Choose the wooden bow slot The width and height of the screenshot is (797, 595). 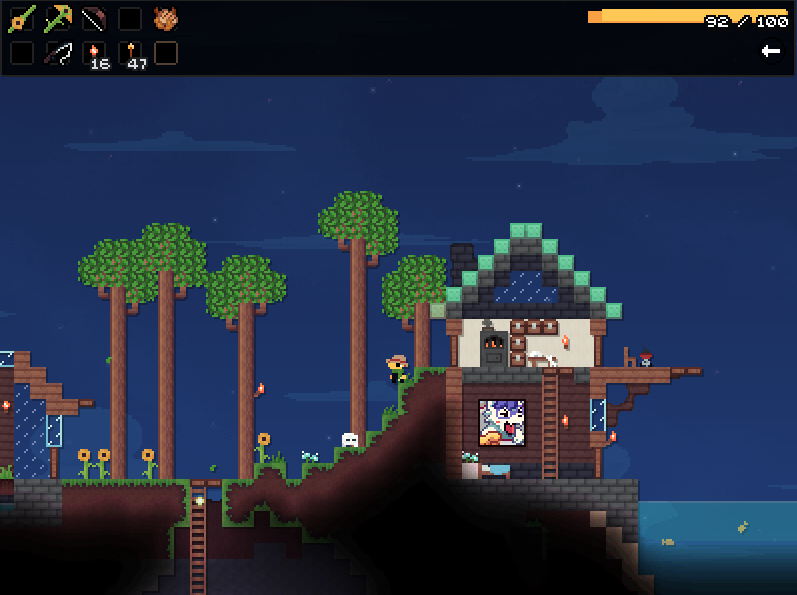point(94,19)
